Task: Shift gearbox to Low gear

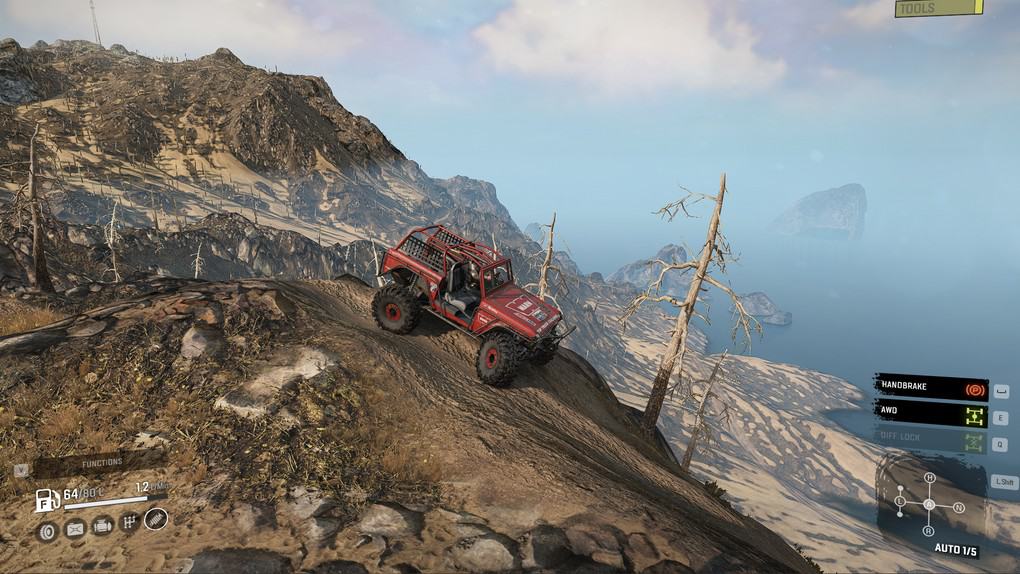Action: (x=899, y=499)
